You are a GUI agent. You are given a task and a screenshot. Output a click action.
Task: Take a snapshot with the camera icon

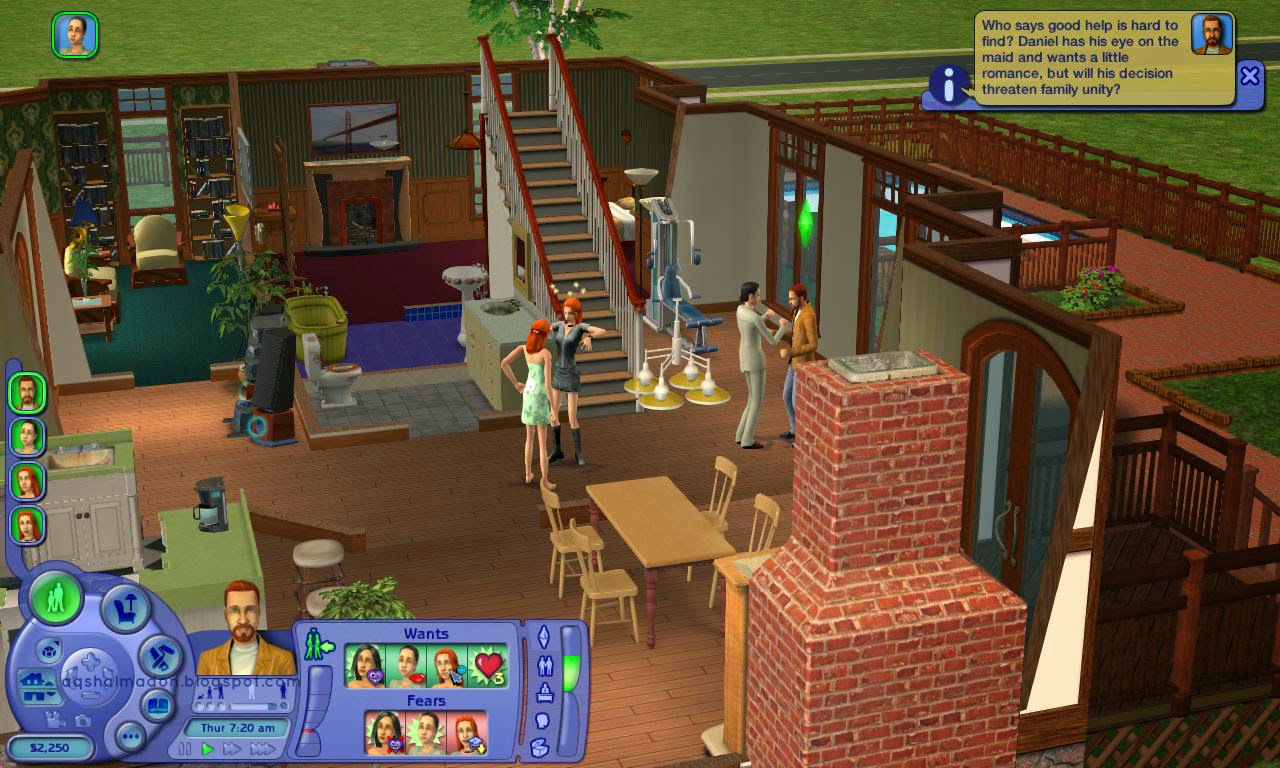(x=83, y=721)
